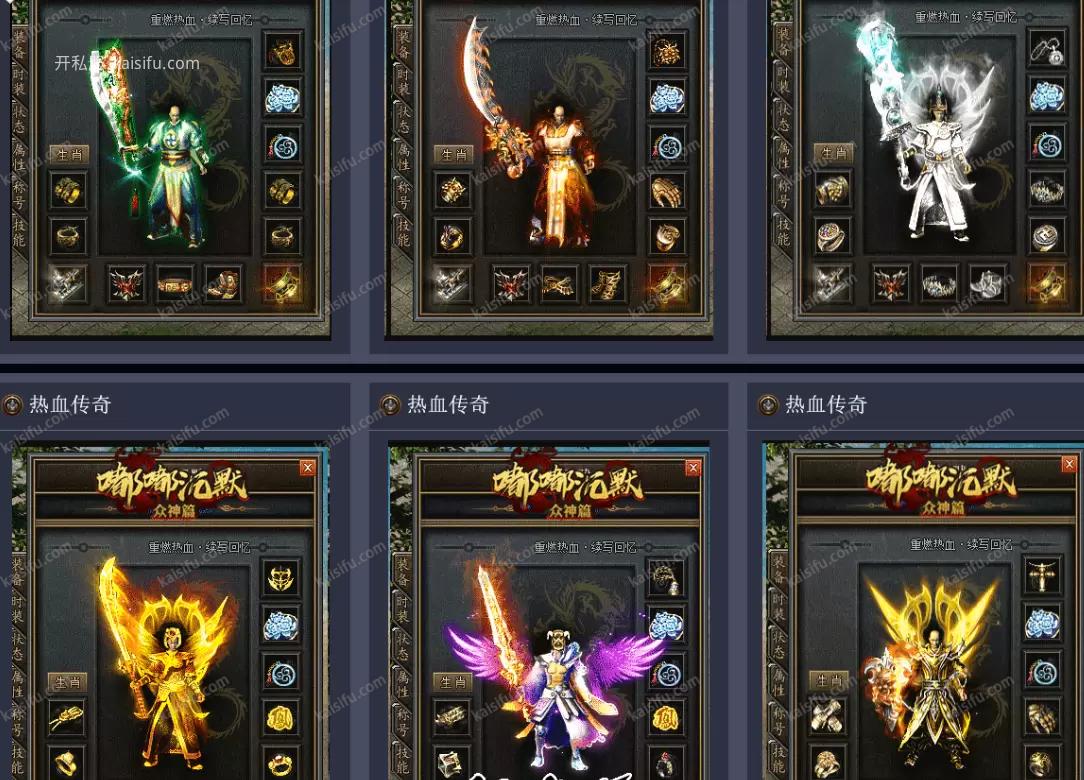
Task: Click 生肖 button beside the green-armored character
Action: [x=69, y=154]
